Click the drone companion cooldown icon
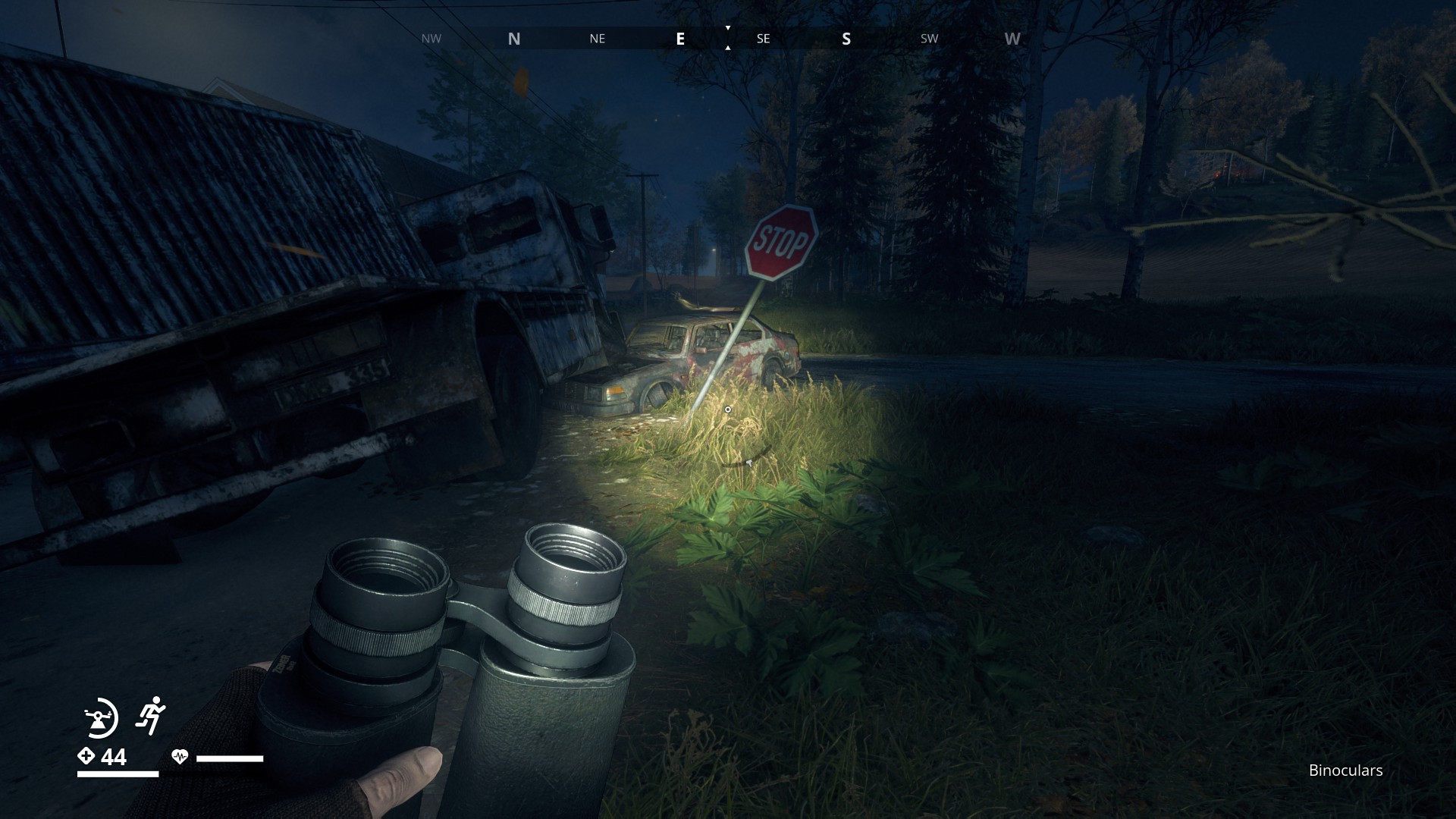The height and width of the screenshot is (819, 1456). (x=100, y=717)
